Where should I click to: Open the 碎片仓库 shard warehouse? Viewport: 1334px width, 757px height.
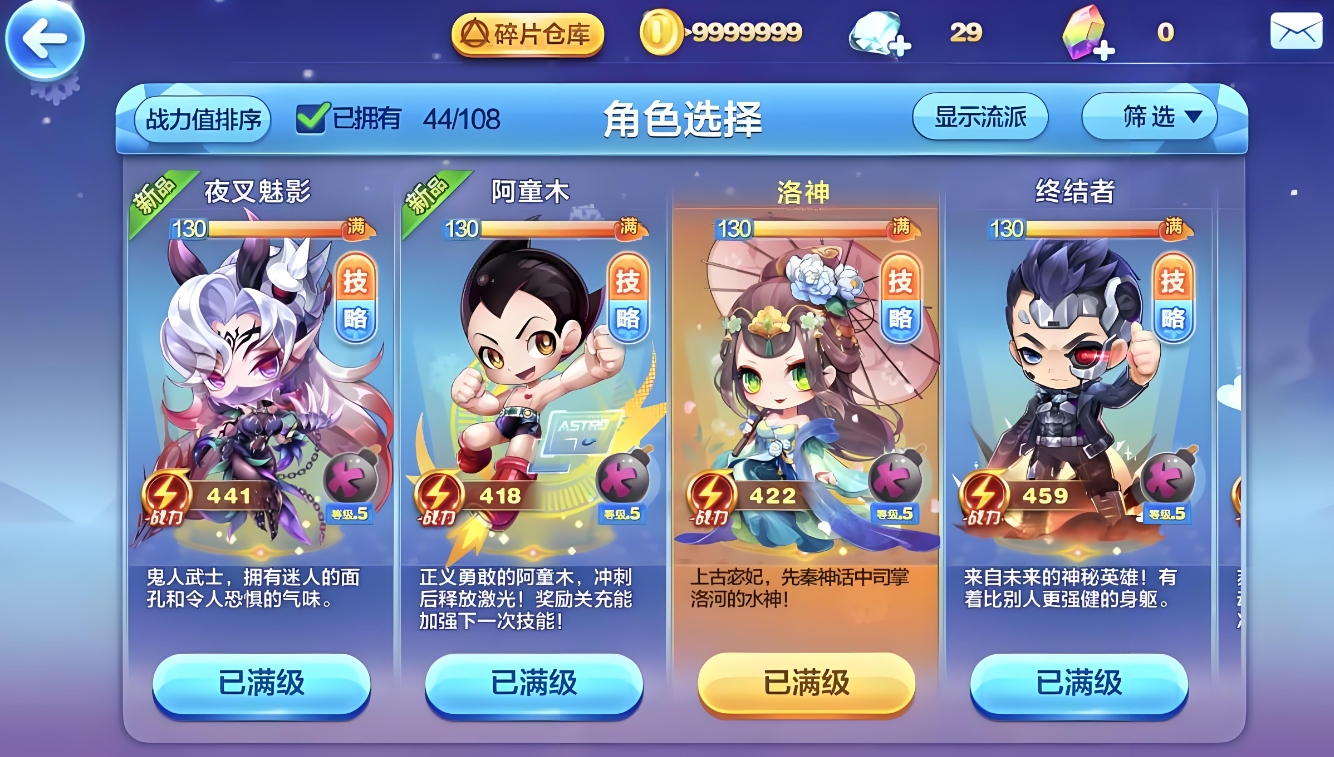pyautogui.click(x=527, y=30)
